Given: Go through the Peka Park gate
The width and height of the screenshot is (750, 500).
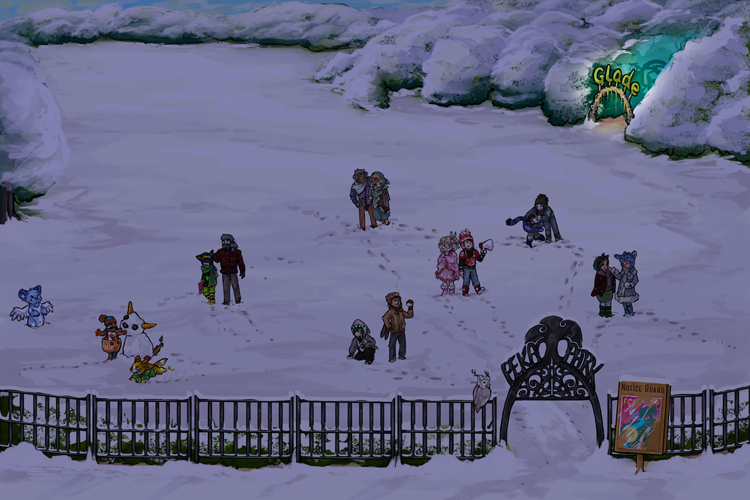Looking at the screenshot, I should point(552,412).
